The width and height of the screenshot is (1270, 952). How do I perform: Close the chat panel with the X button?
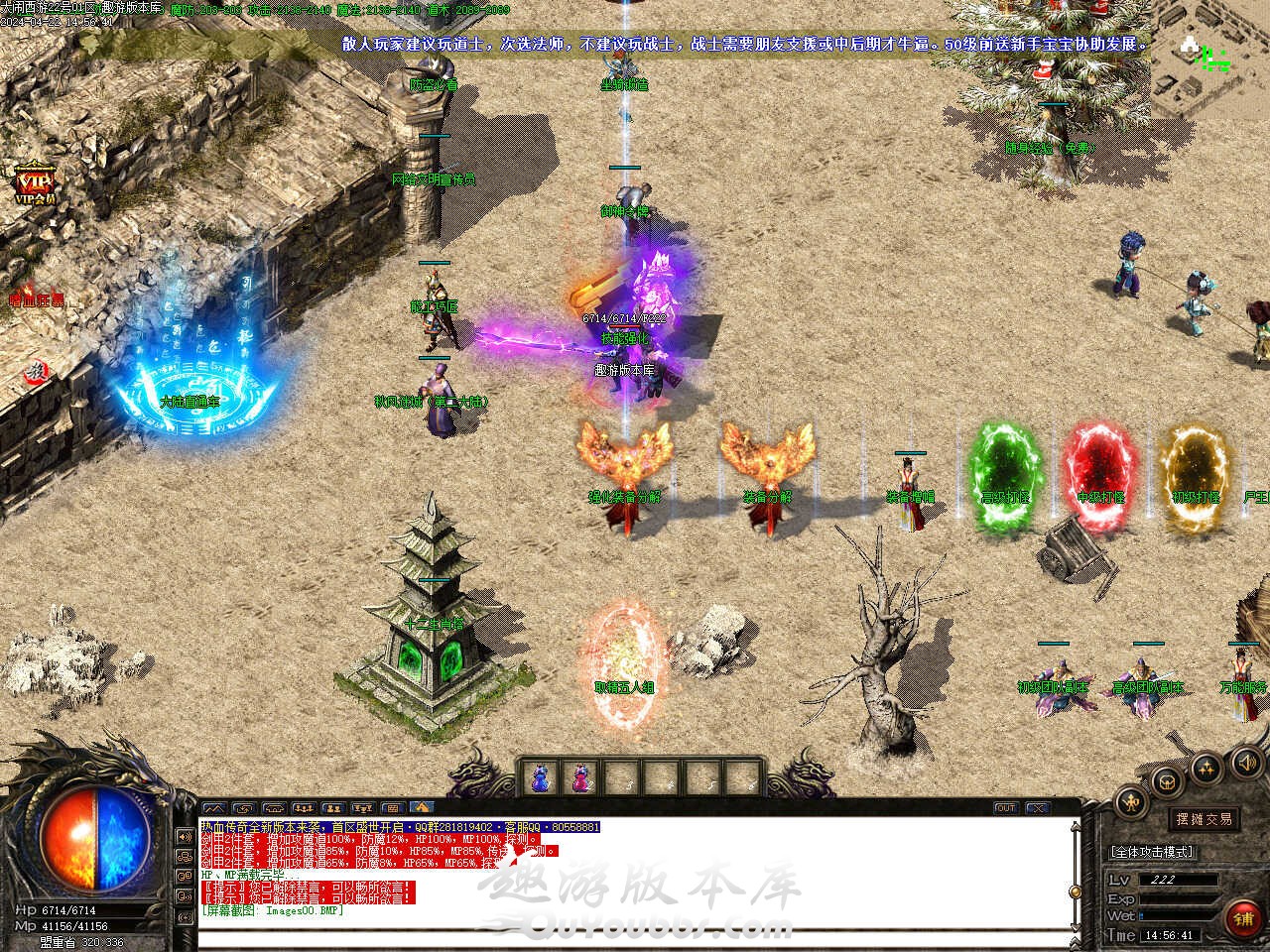click(1036, 808)
